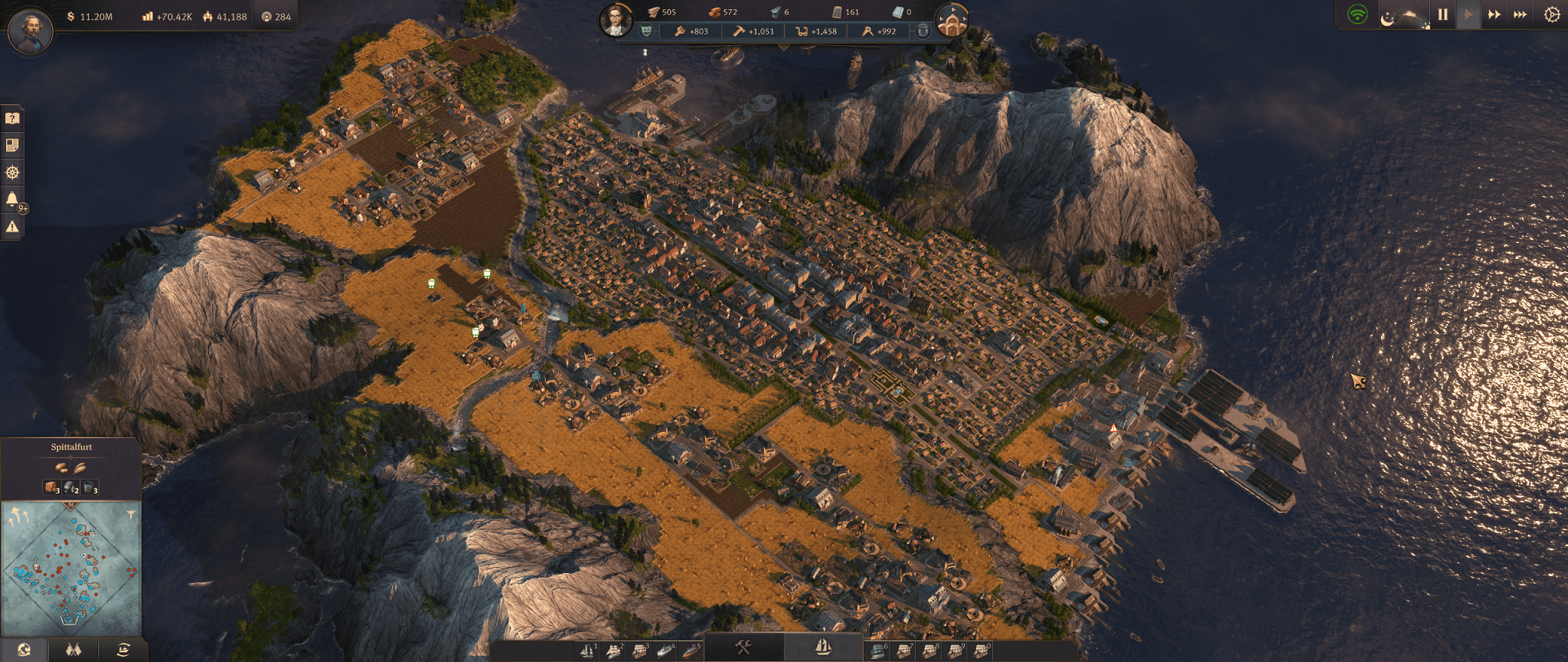1568x662 pixels.
Task: Open the warning triangle alerts
Action: click(x=12, y=227)
